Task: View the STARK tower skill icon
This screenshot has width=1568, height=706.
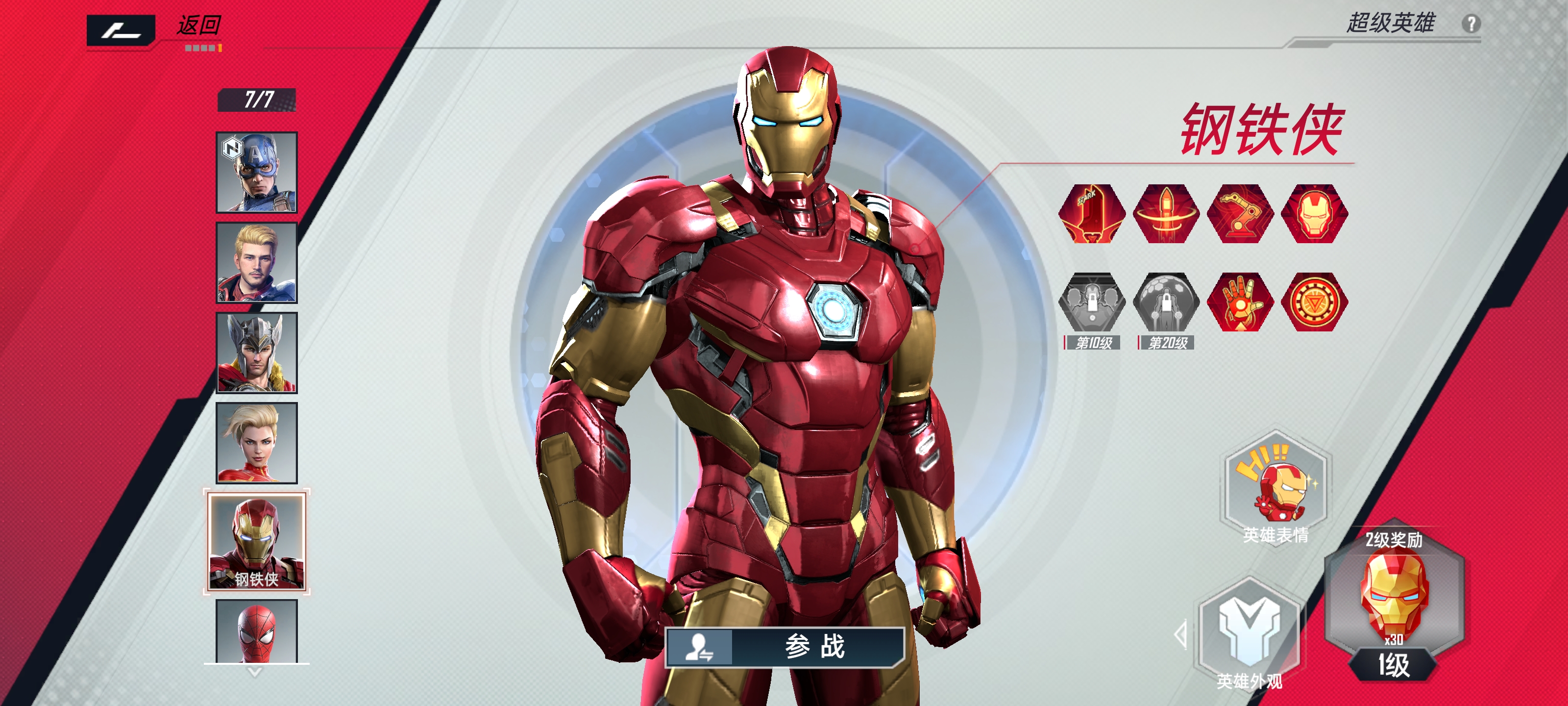Action: (x=1092, y=214)
